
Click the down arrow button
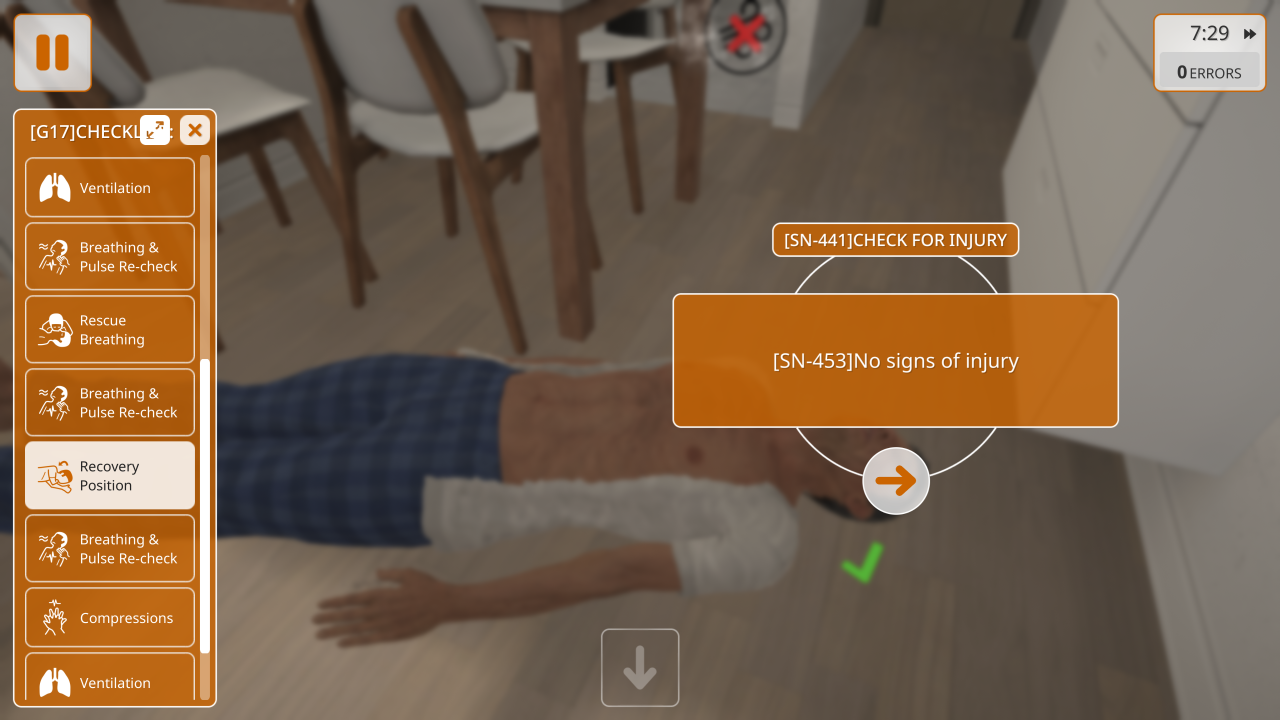(640, 668)
